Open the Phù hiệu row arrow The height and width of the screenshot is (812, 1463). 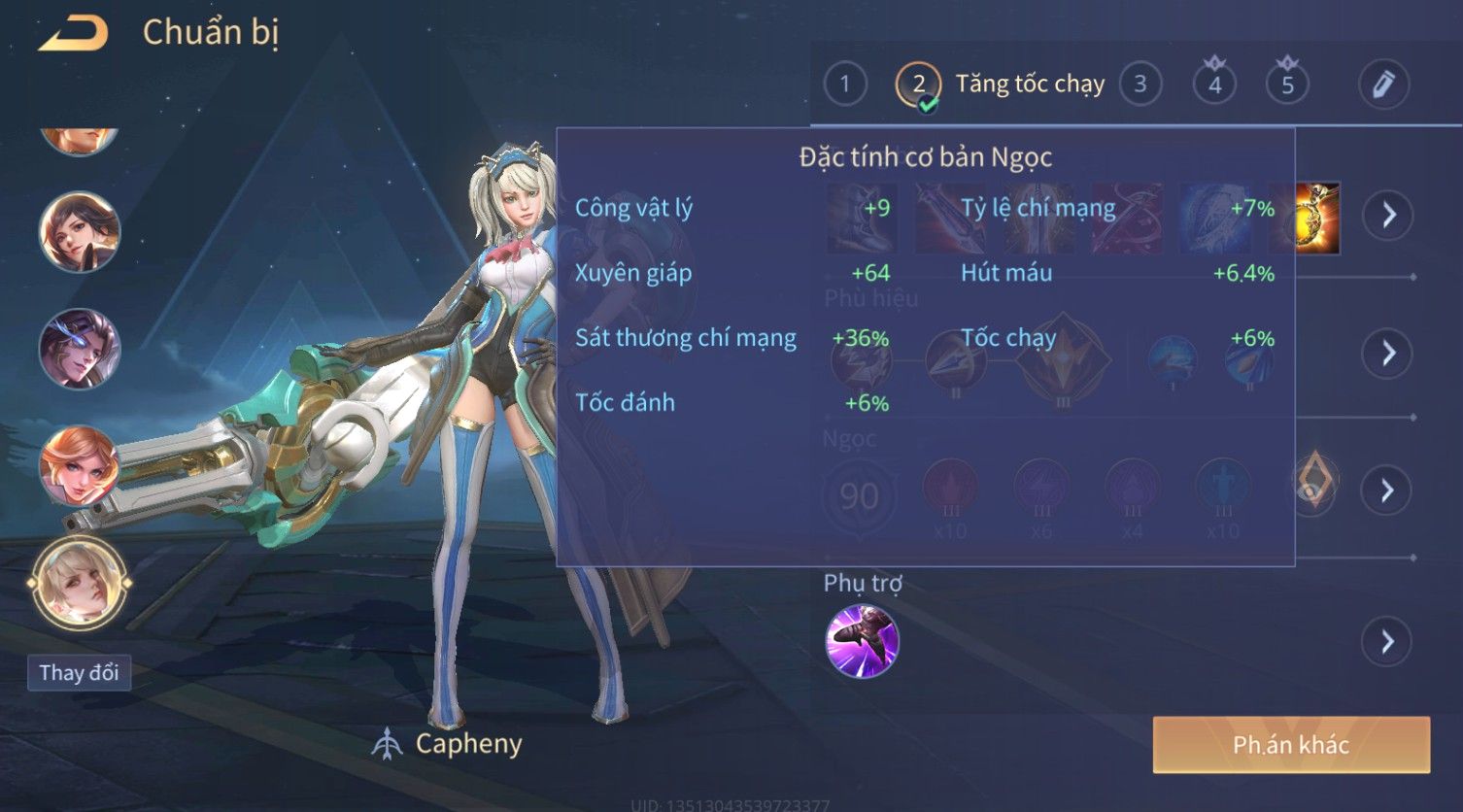tap(1386, 353)
